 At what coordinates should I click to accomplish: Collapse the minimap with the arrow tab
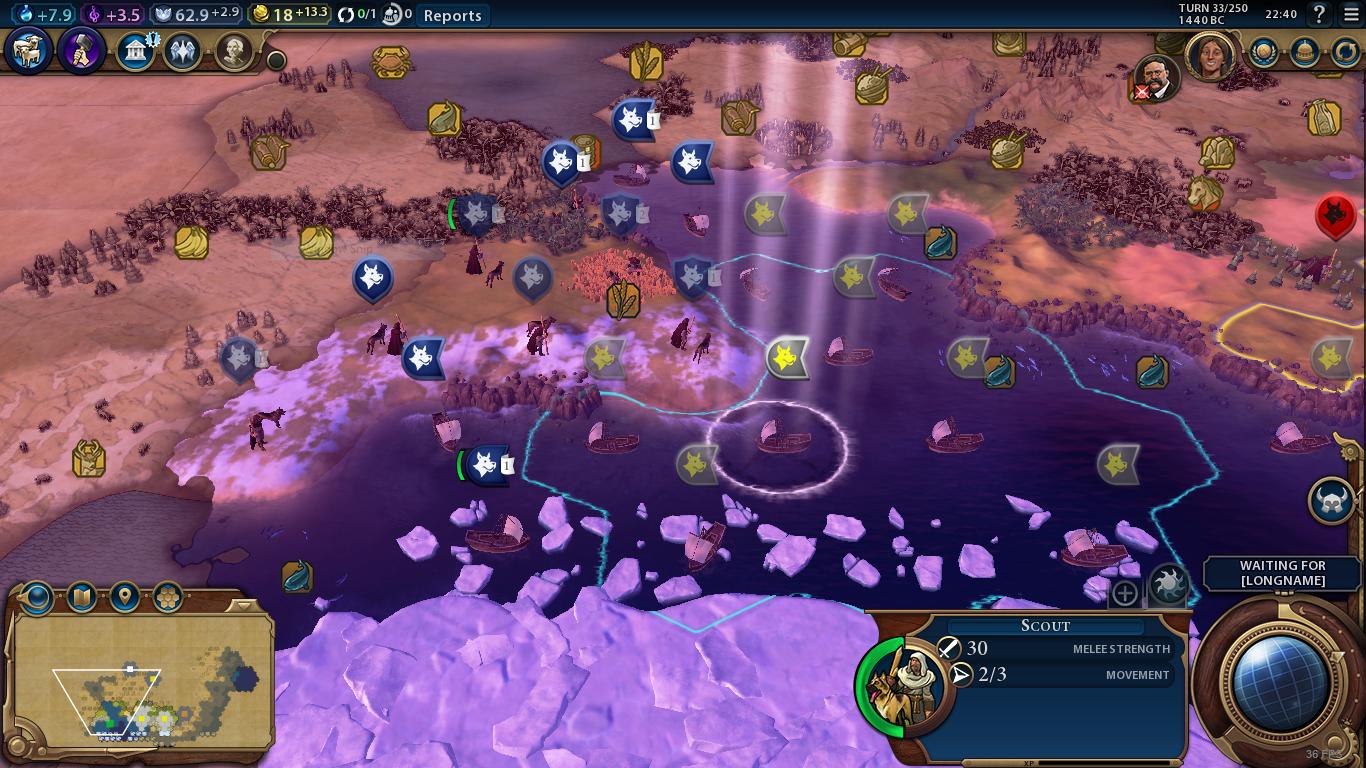pos(240,605)
